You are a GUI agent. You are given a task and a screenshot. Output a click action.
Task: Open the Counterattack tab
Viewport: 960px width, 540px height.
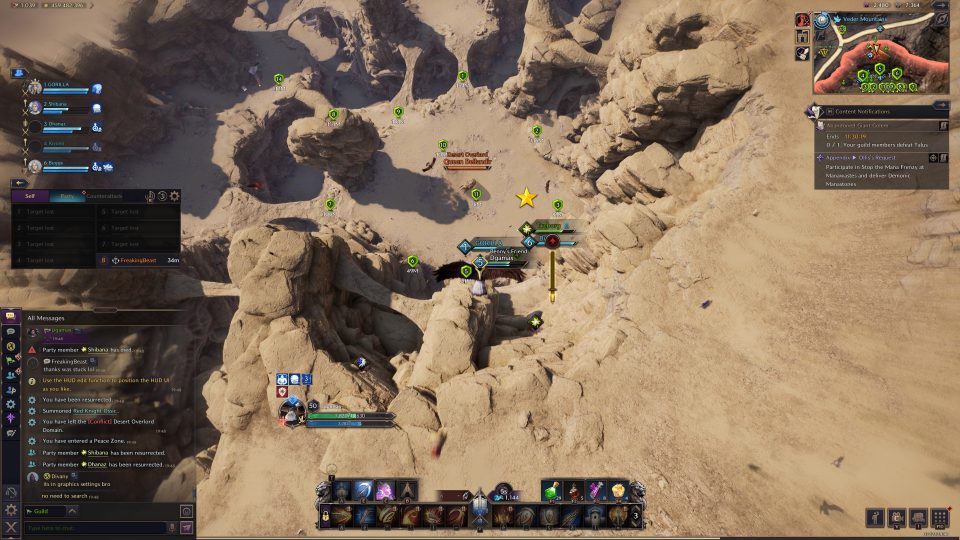[x=106, y=196]
